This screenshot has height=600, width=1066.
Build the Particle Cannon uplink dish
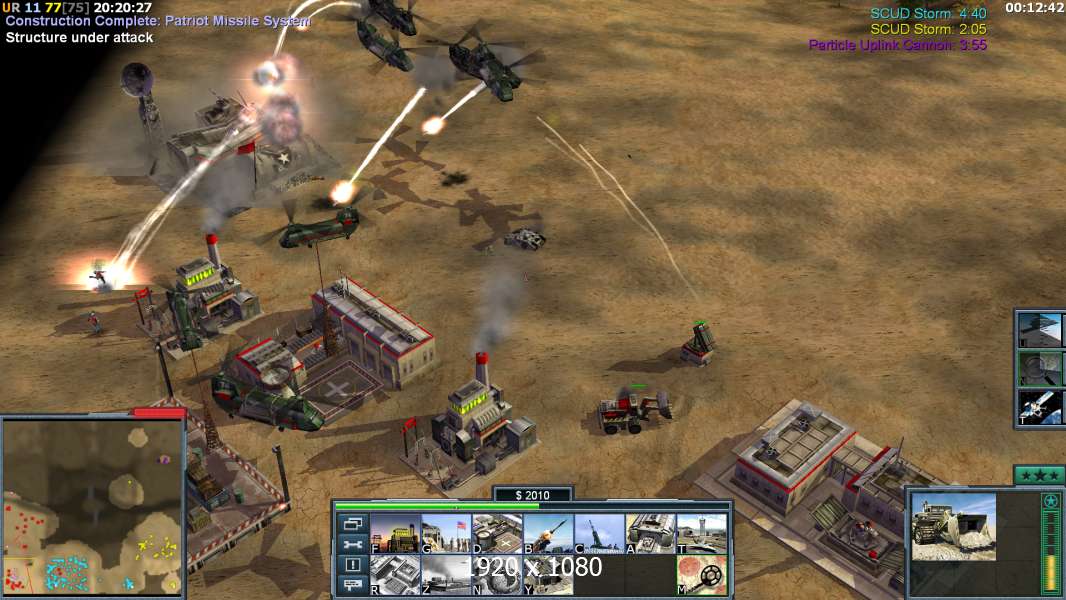click(497, 575)
